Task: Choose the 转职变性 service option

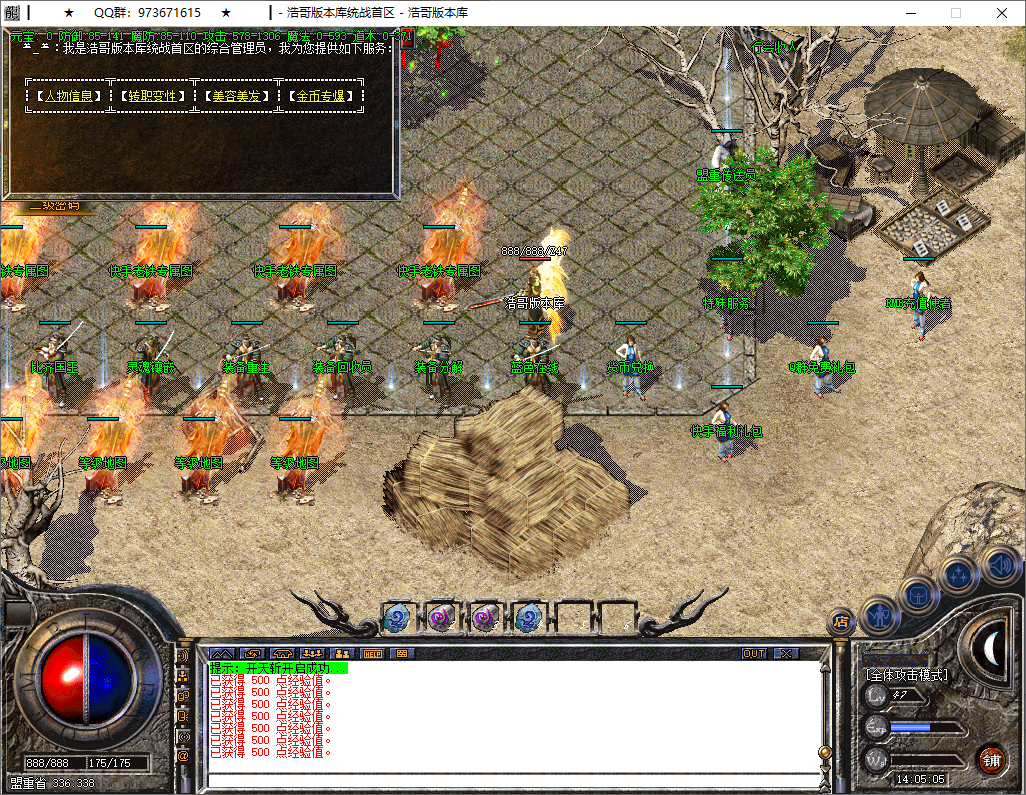Action: [x=152, y=96]
